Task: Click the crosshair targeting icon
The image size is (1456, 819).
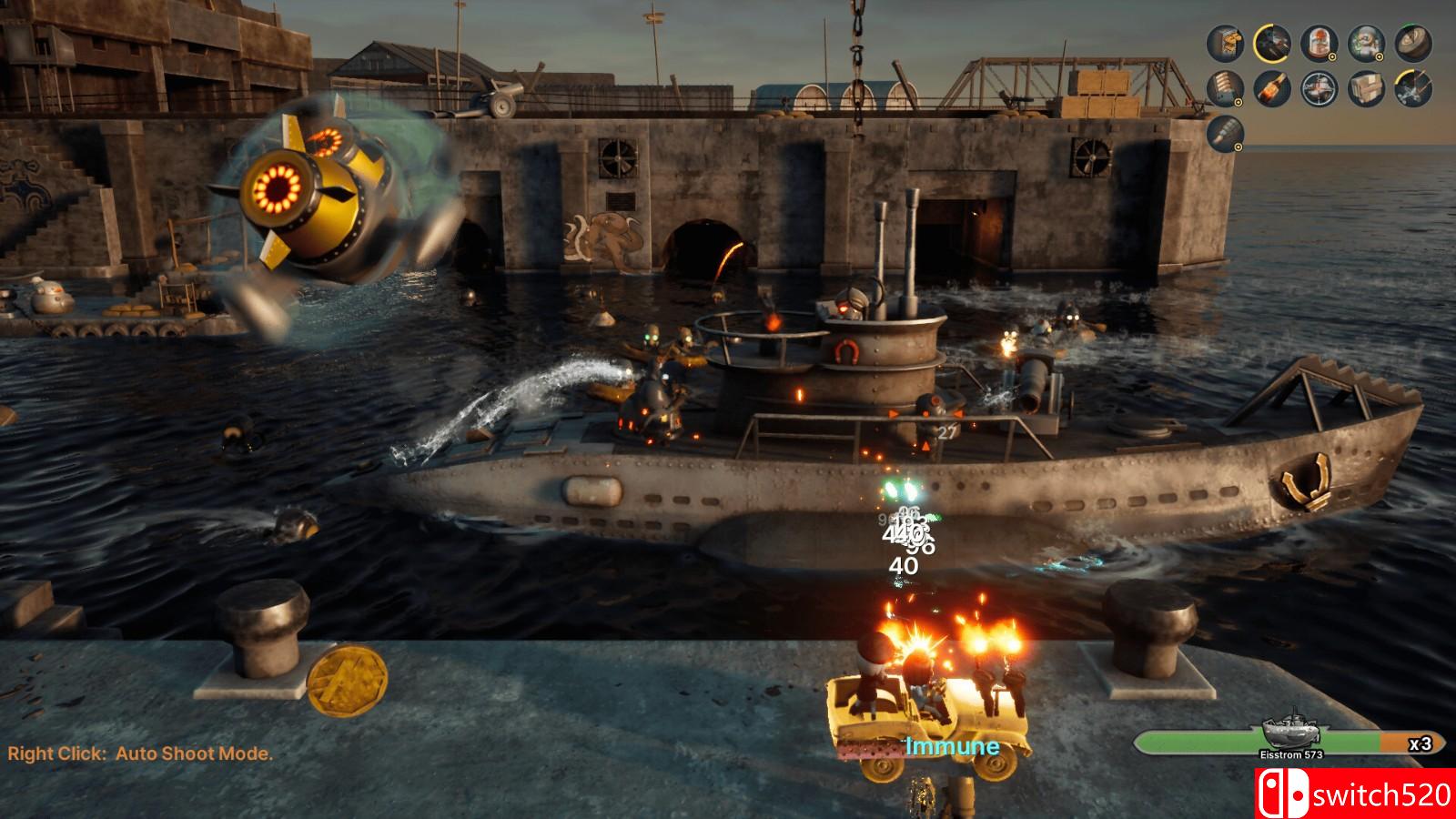Action: pyautogui.click(x=1319, y=88)
